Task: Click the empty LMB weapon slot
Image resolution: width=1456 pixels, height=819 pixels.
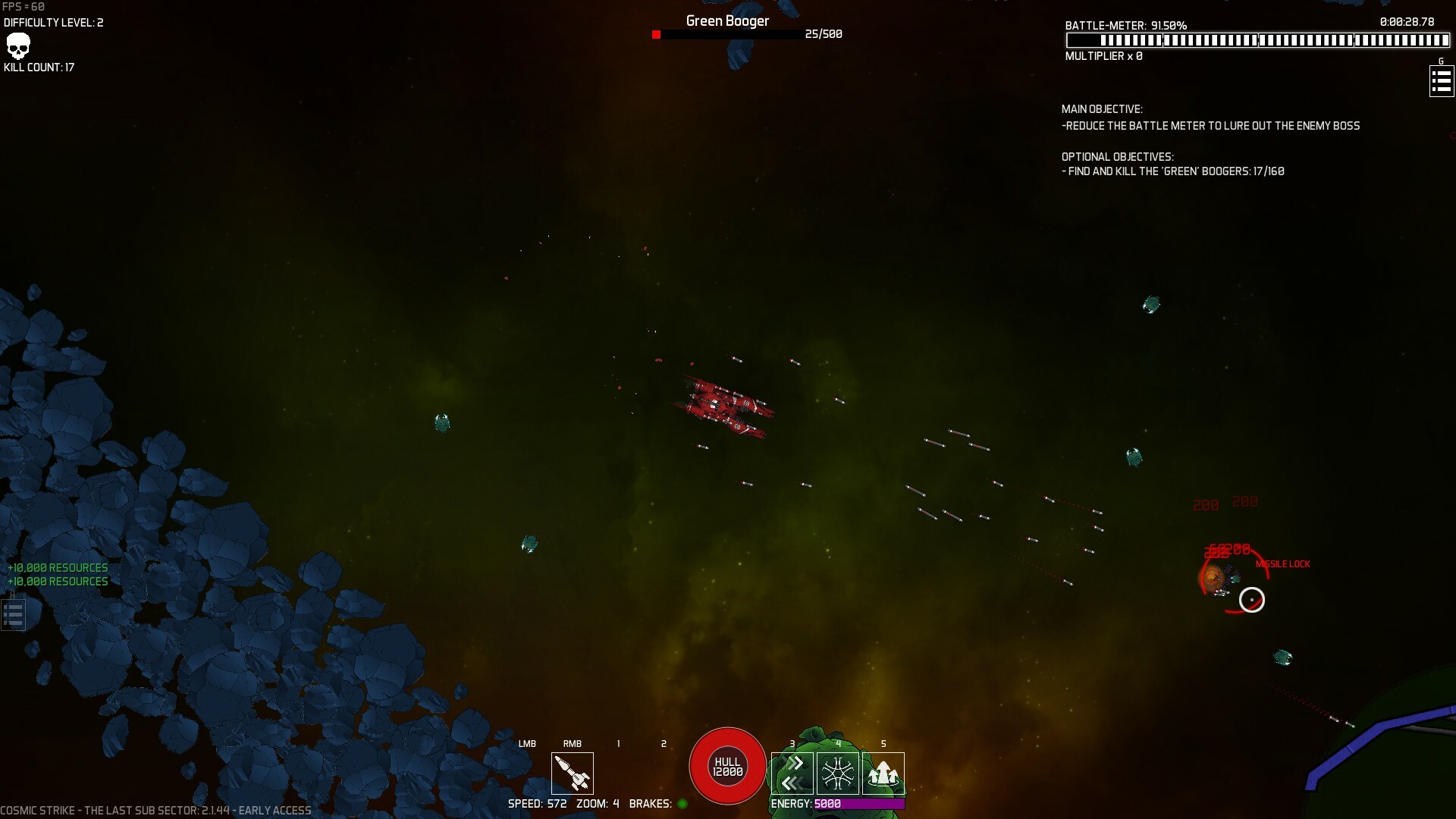Action: tap(528, 773)
